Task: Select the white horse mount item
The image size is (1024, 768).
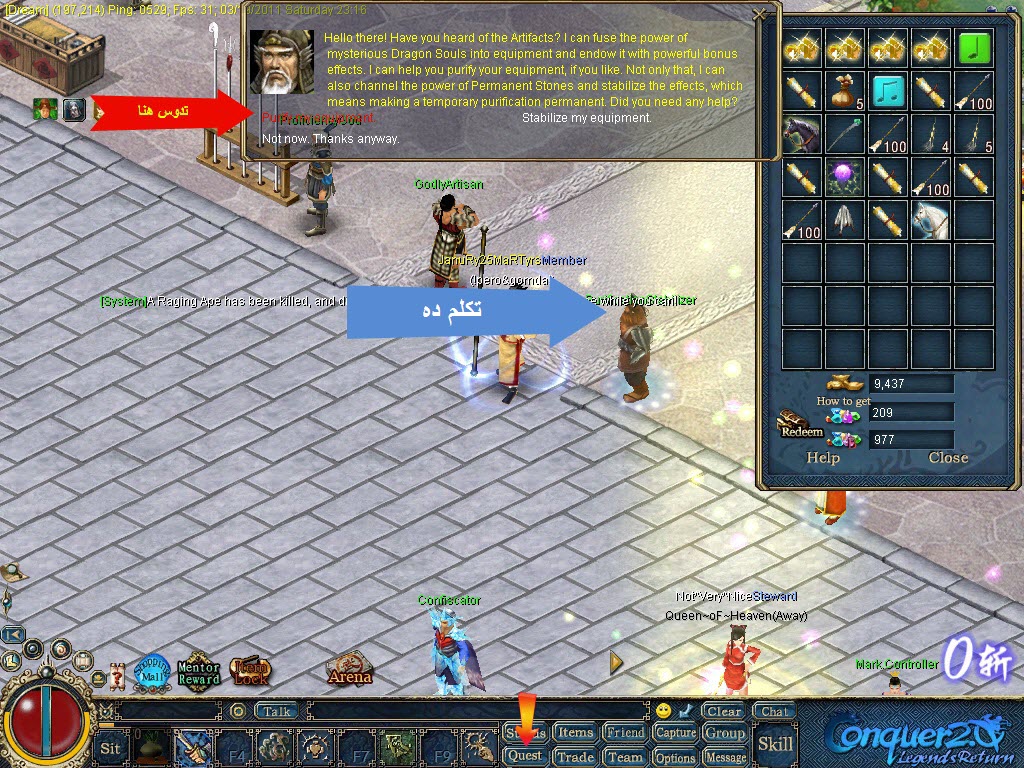Action: pos(930,220)
